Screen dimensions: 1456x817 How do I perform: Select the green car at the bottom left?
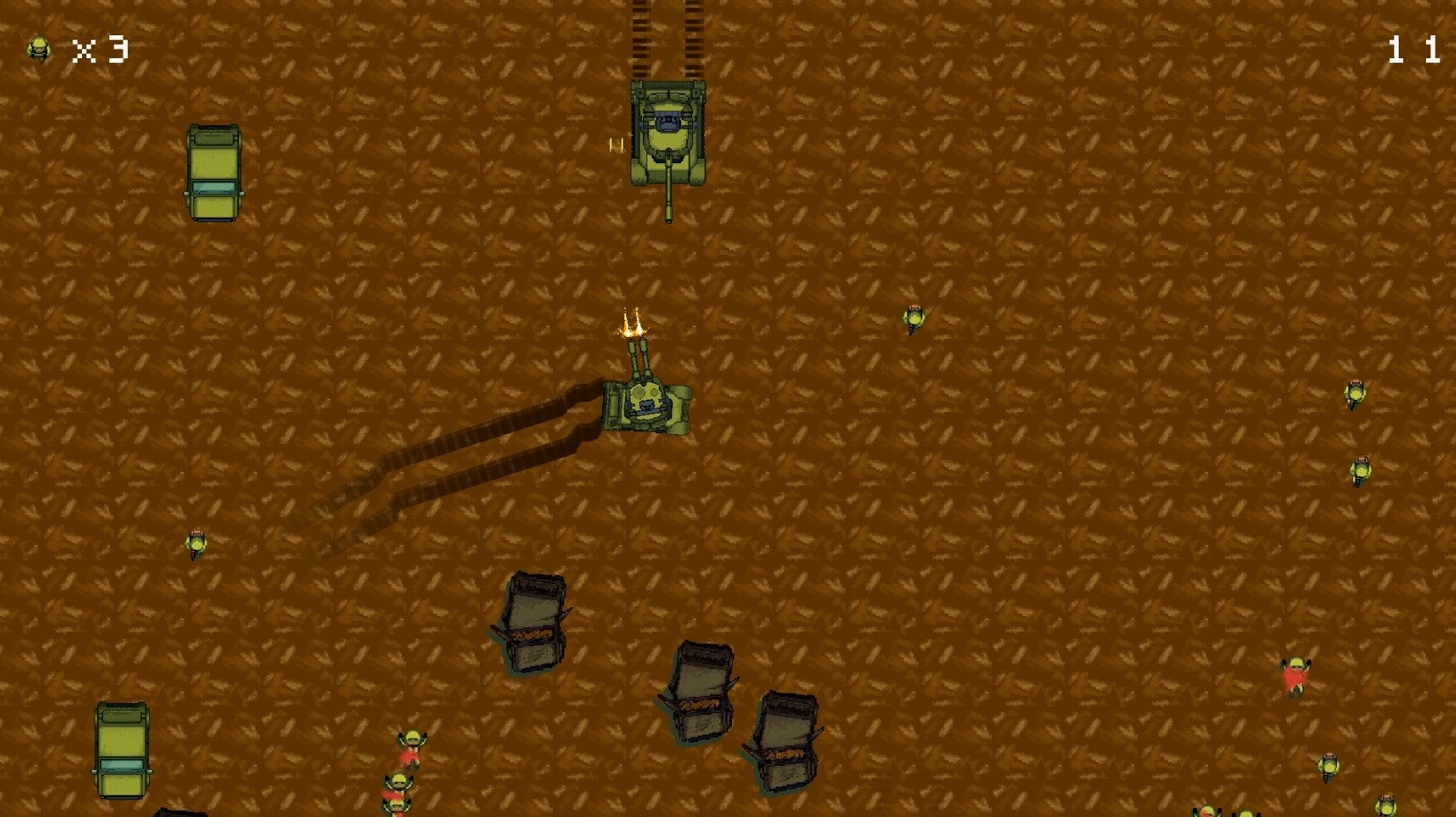click(122, 750)
